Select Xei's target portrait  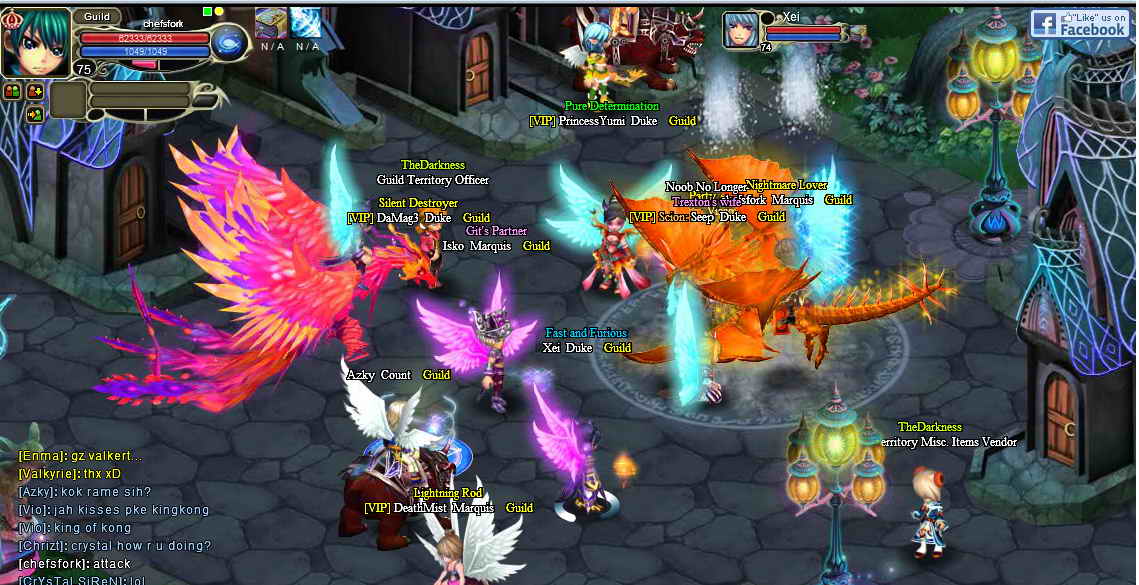741,29
